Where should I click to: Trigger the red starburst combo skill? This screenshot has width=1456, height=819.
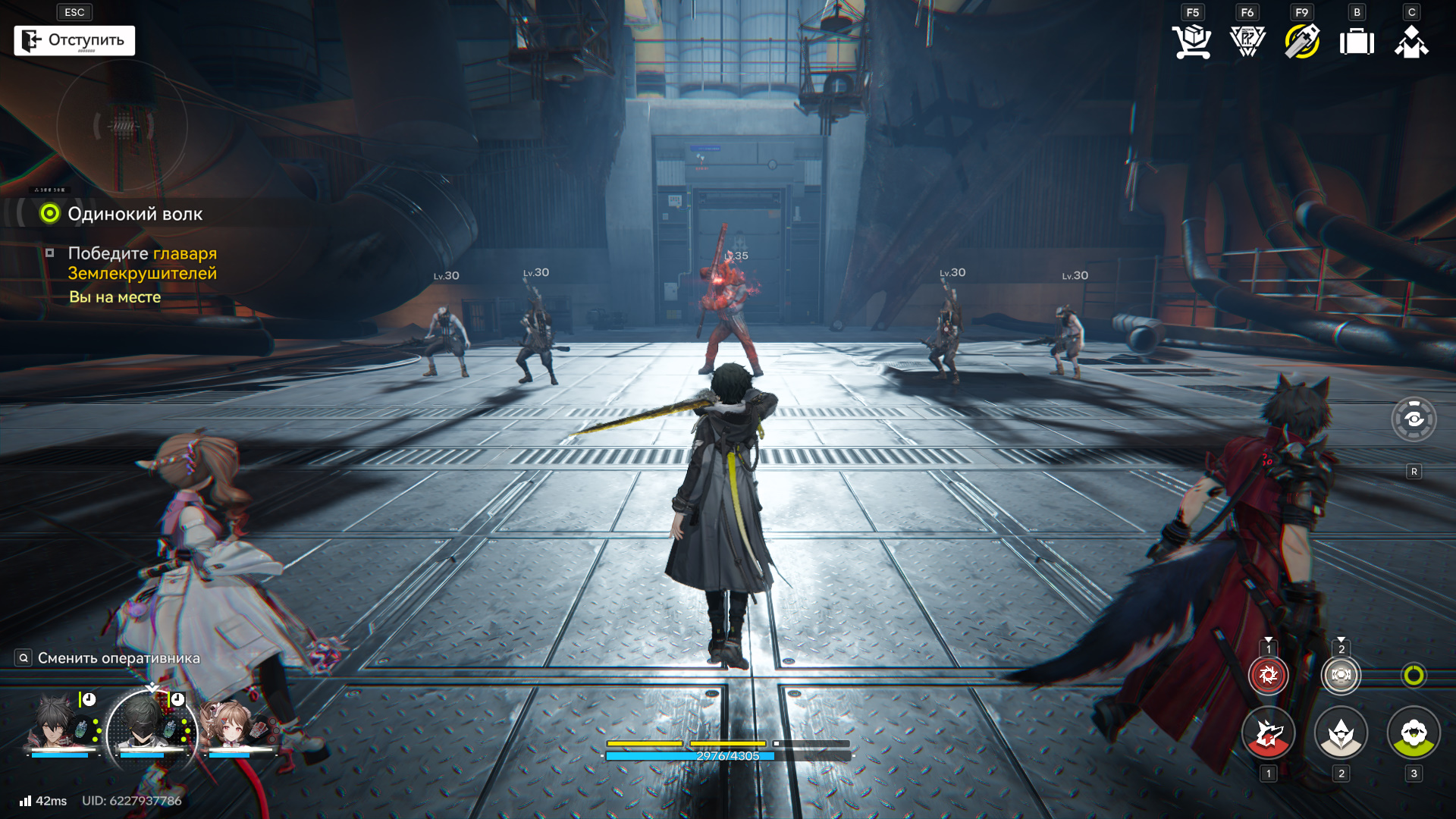[x=1268, y=675]
